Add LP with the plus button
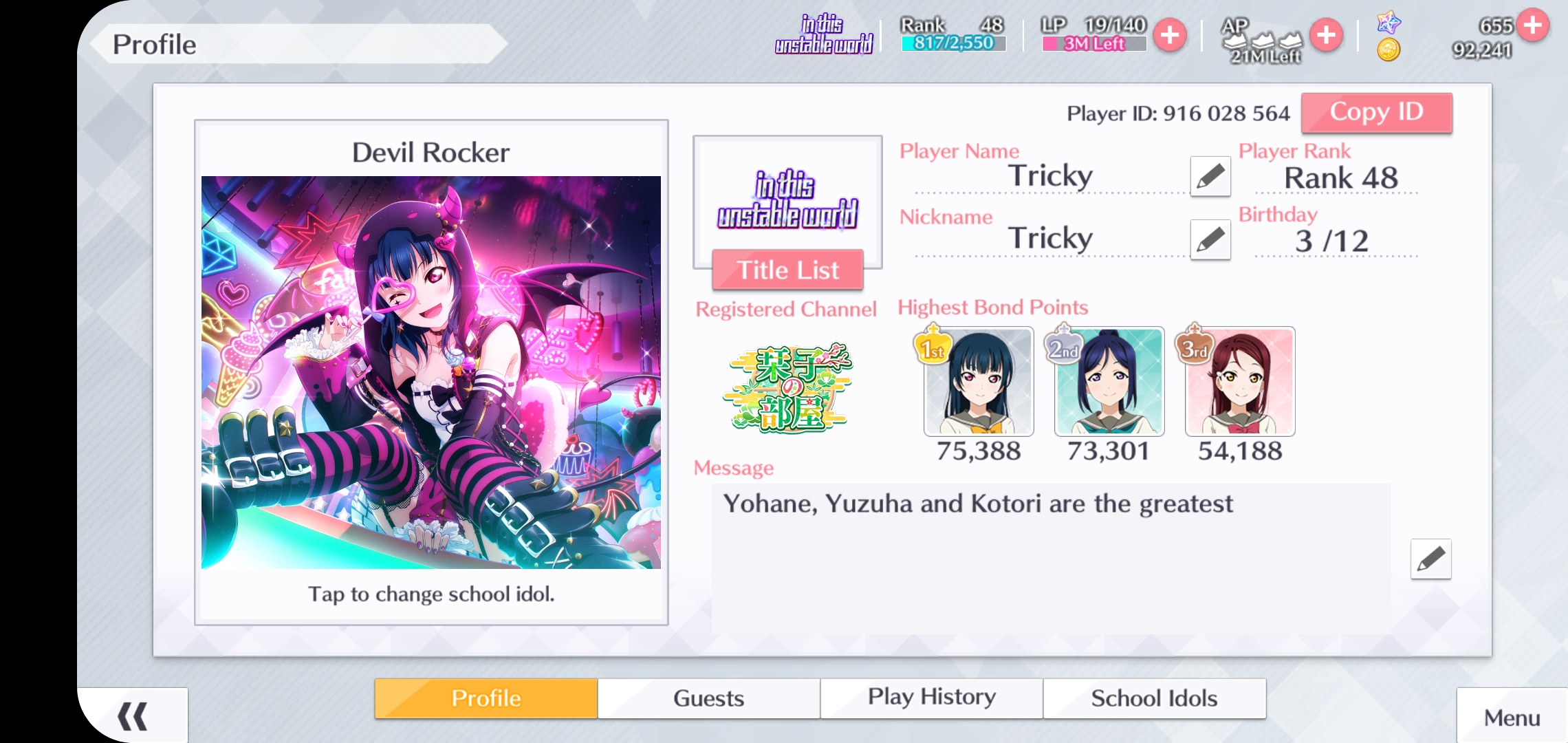Screen dimensions: 1568x743 click(x=1170, y=35)
